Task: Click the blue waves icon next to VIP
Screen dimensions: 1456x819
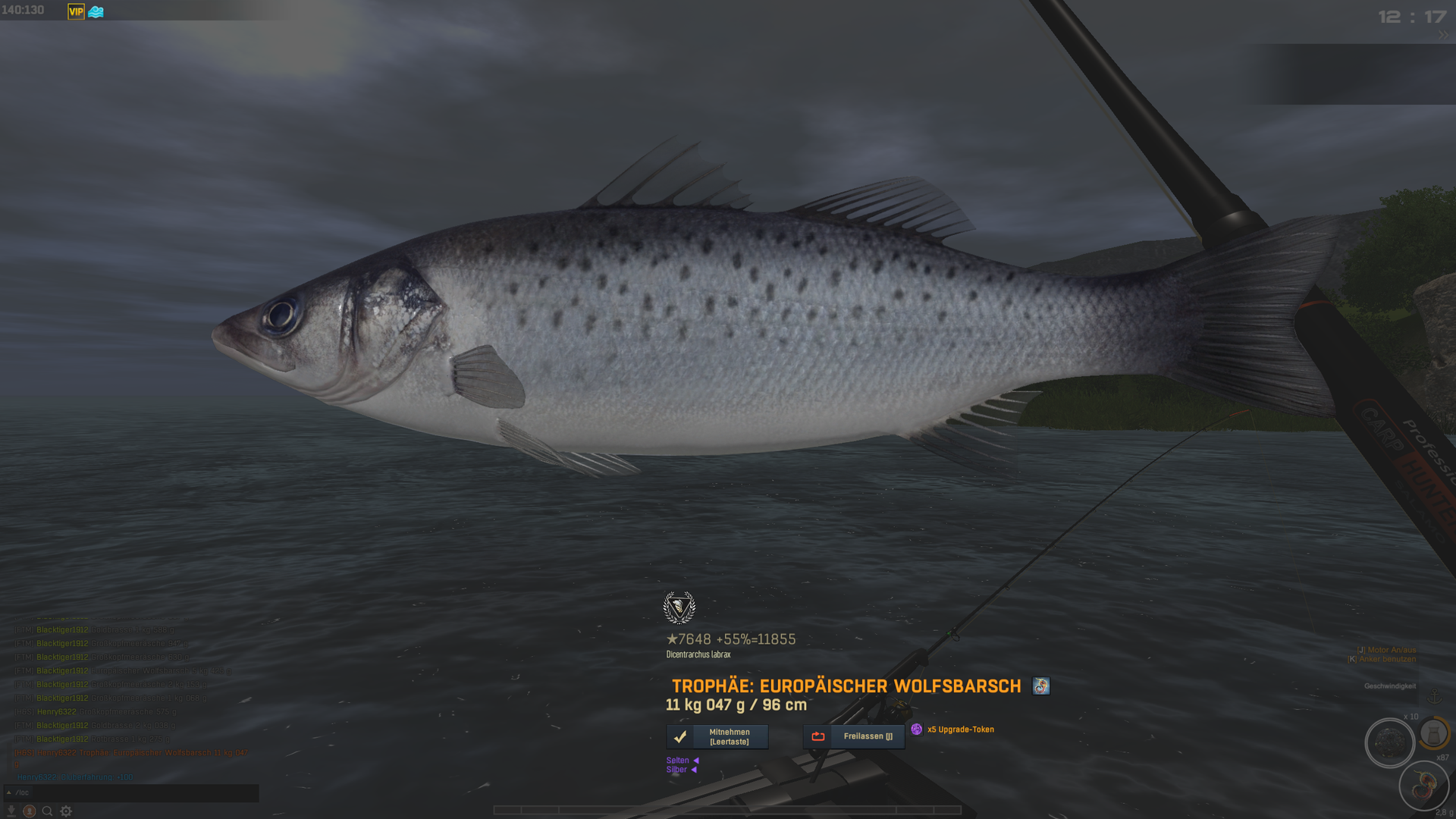Action: (96, 11)
